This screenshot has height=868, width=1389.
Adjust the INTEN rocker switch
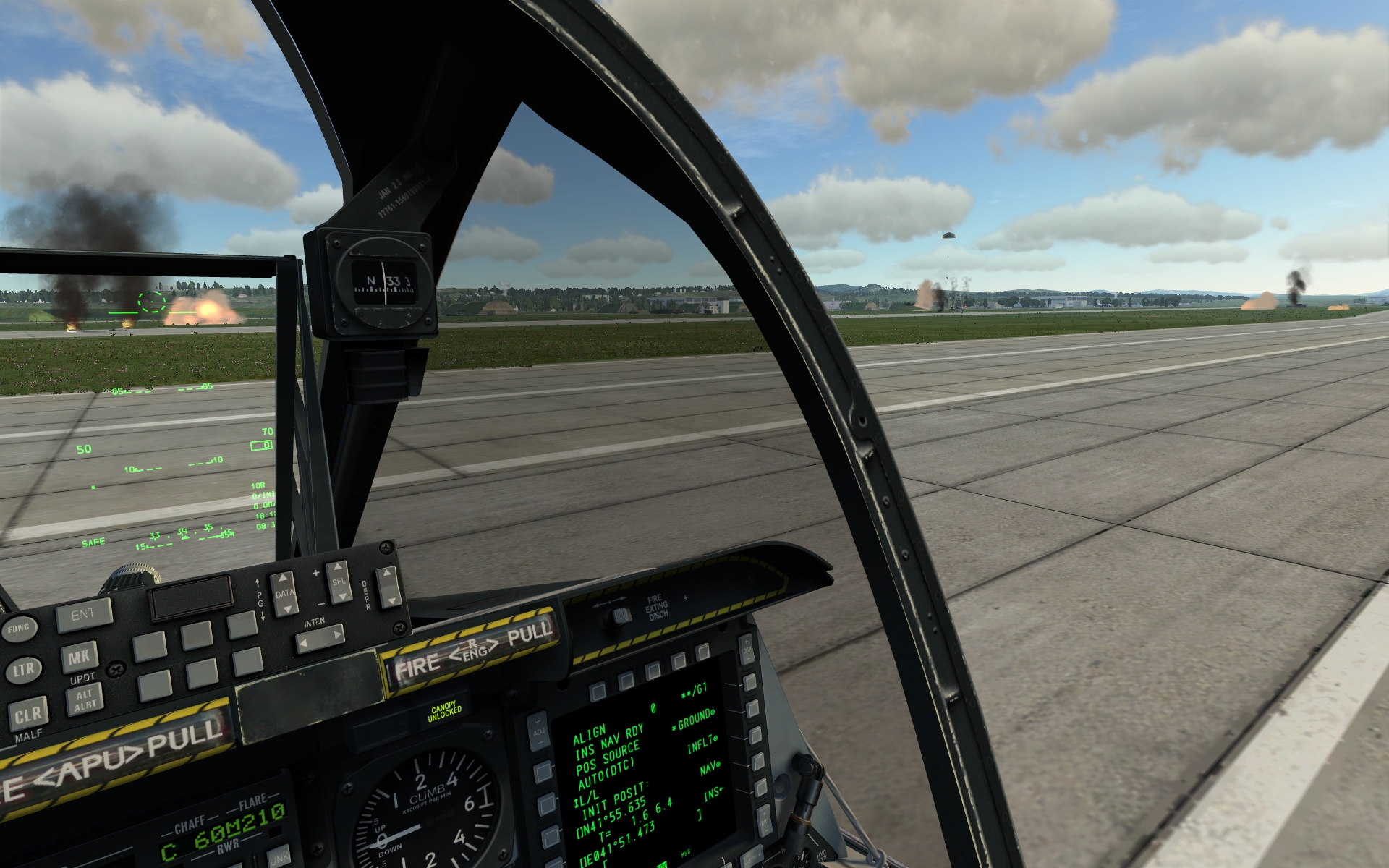click(x=320, y=638)
